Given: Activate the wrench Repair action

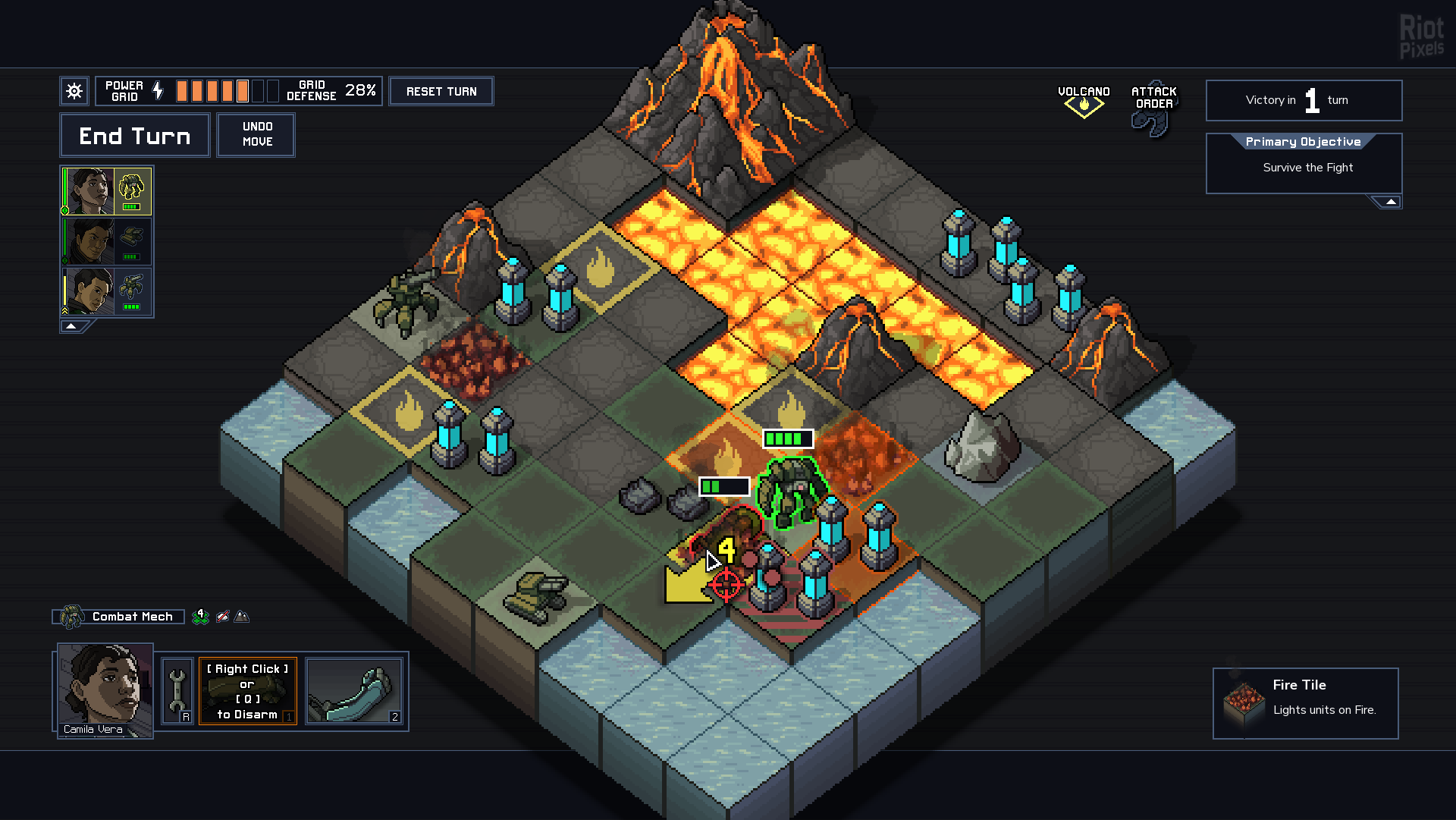Looking at the screenshot, I should pos(177,690).
